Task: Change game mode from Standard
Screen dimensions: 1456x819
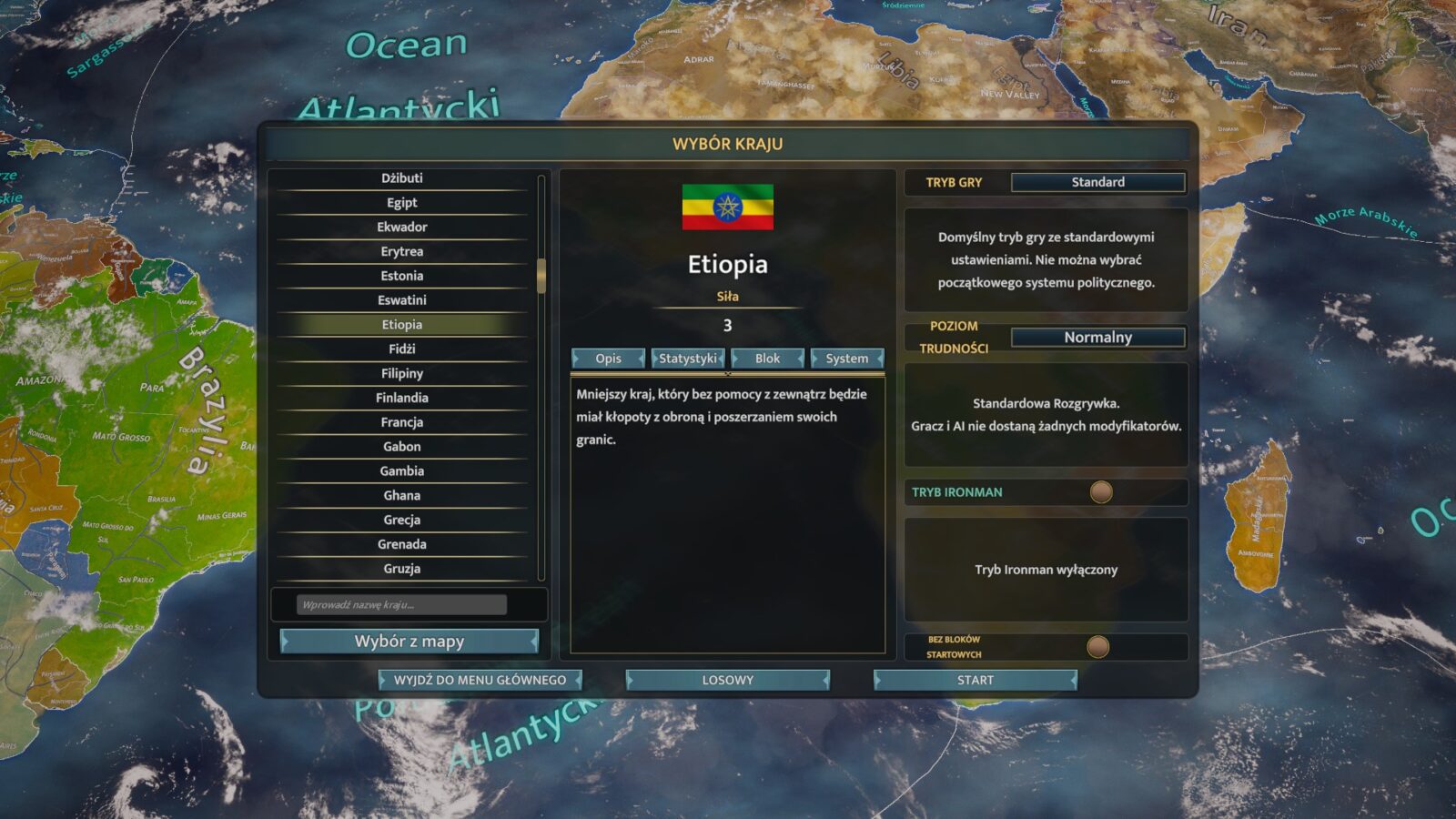Action: [1097, 182]
